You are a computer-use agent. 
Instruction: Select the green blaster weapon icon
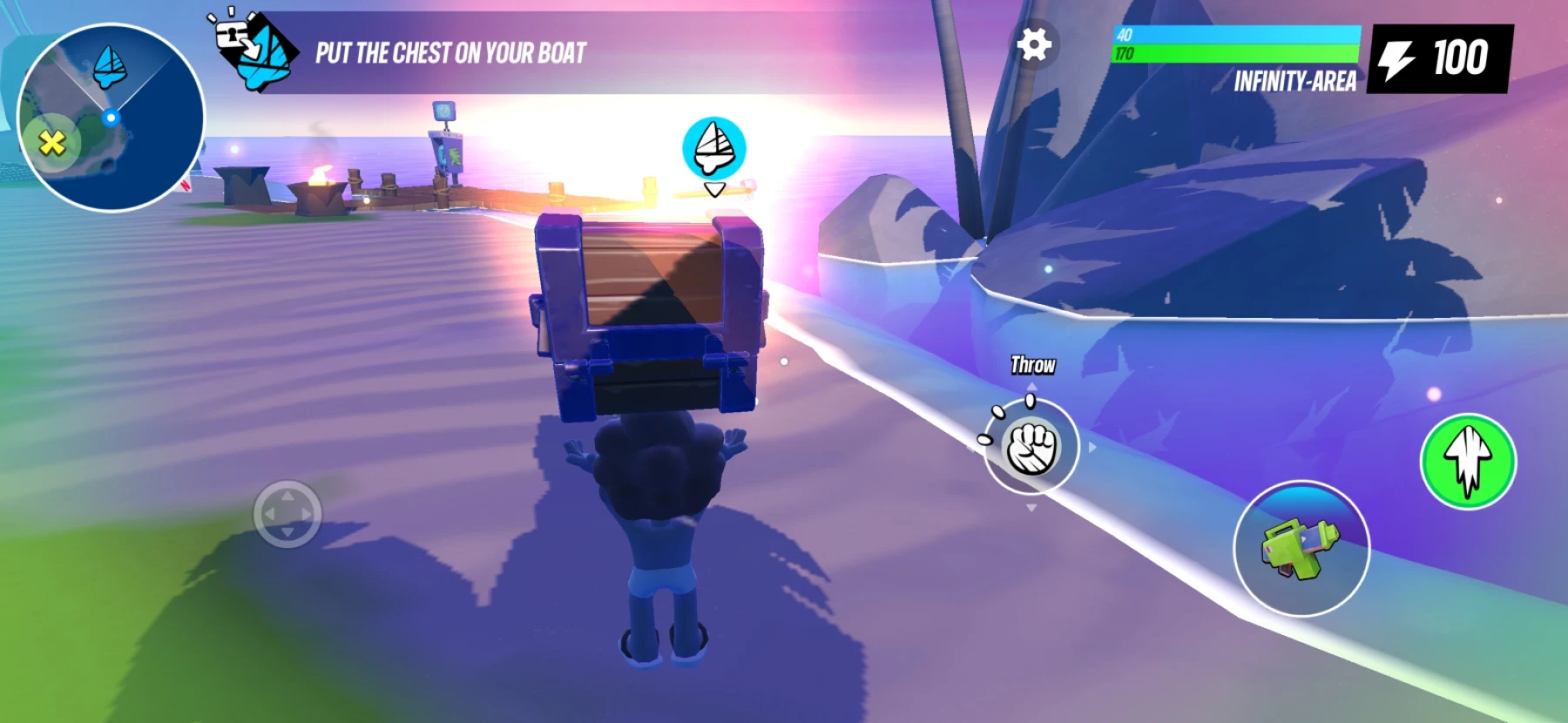tap(1302, 549)
